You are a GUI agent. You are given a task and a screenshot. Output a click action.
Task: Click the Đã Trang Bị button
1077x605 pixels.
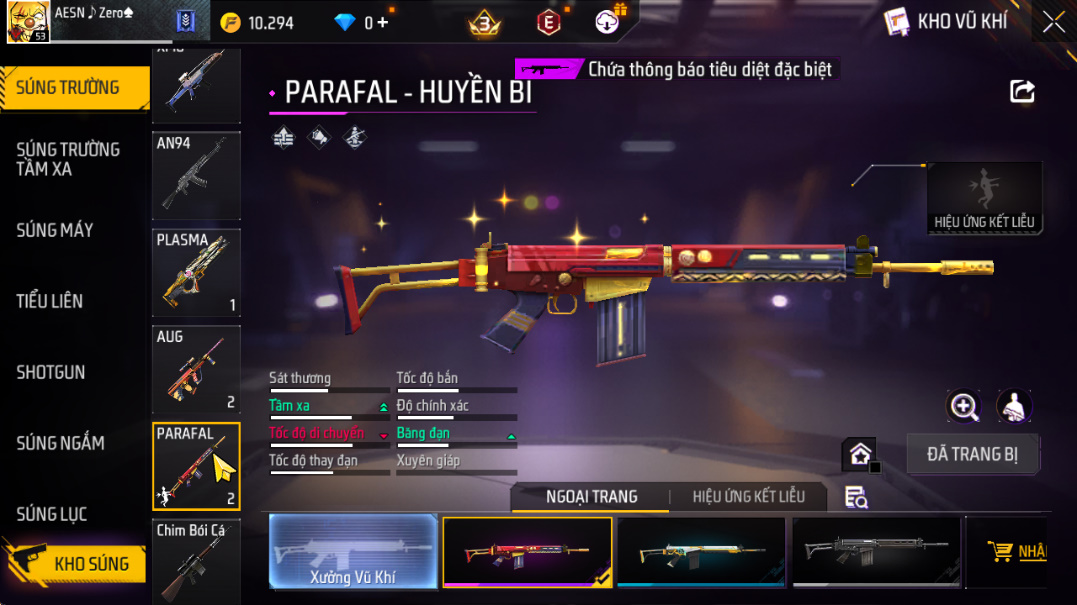[x=973, y=454]
